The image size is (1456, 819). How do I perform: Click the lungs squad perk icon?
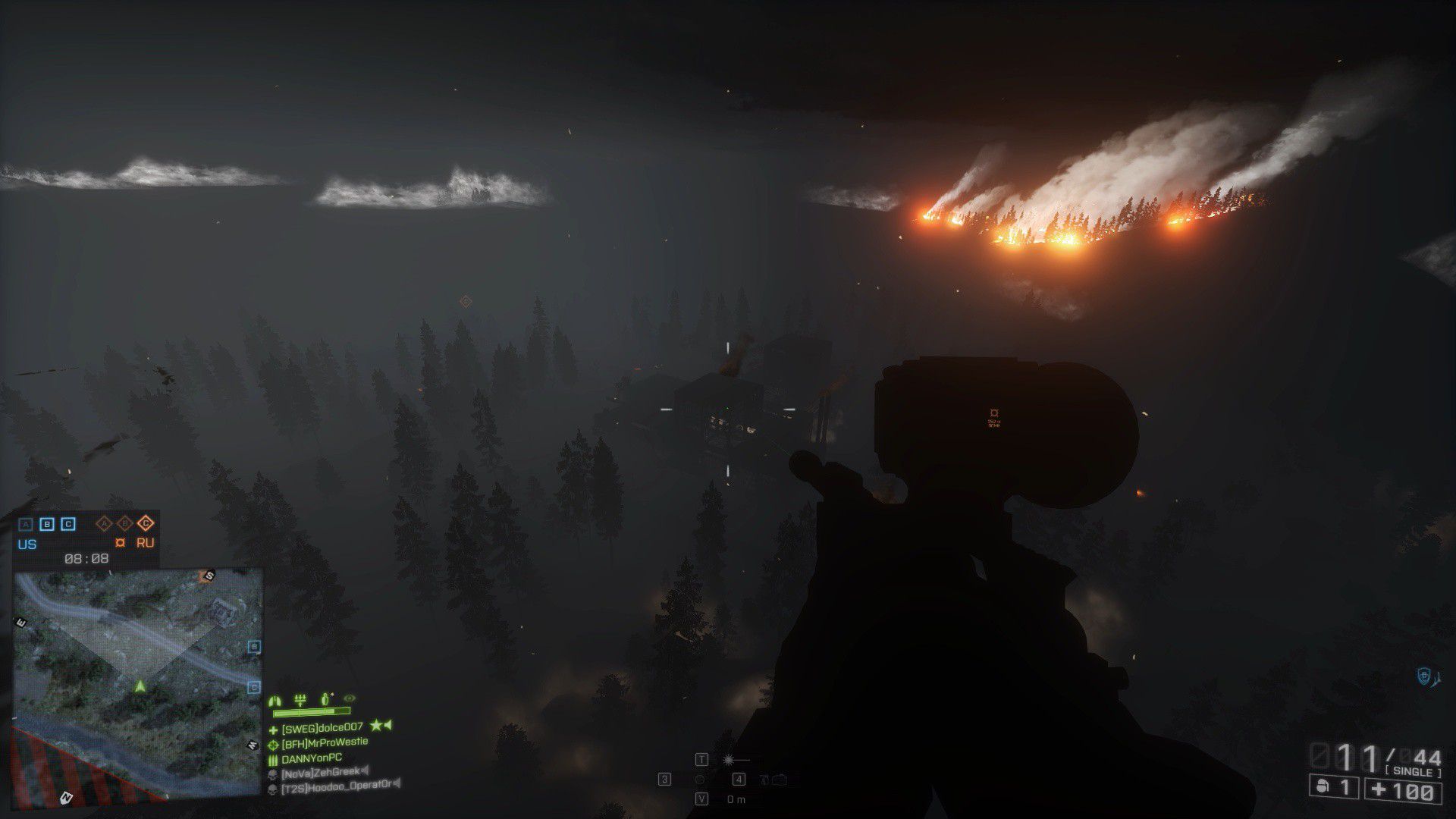click(x=276, y=699)
